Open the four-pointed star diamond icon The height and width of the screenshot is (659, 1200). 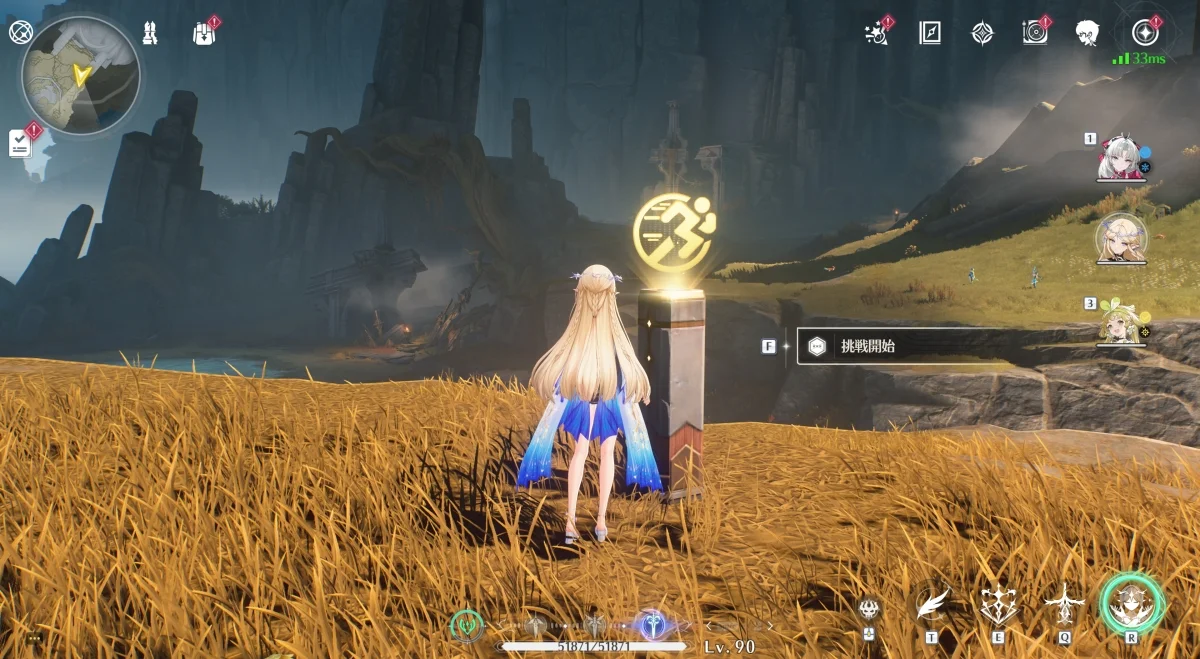click(x=983, y=33)
